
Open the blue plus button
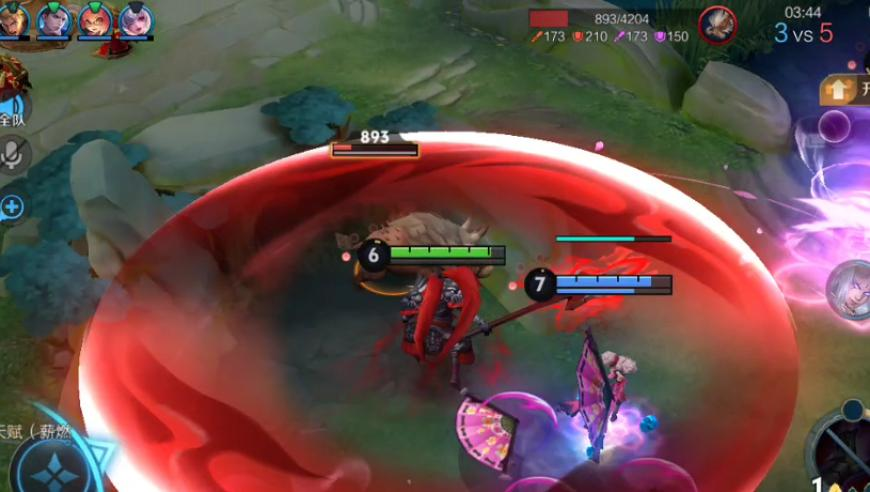(x=12, y=207)
